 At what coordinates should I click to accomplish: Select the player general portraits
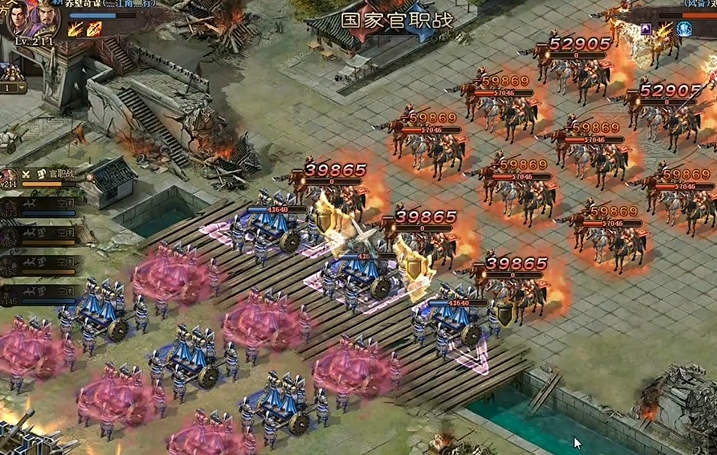pyautogui.click(x=33, y=17)
